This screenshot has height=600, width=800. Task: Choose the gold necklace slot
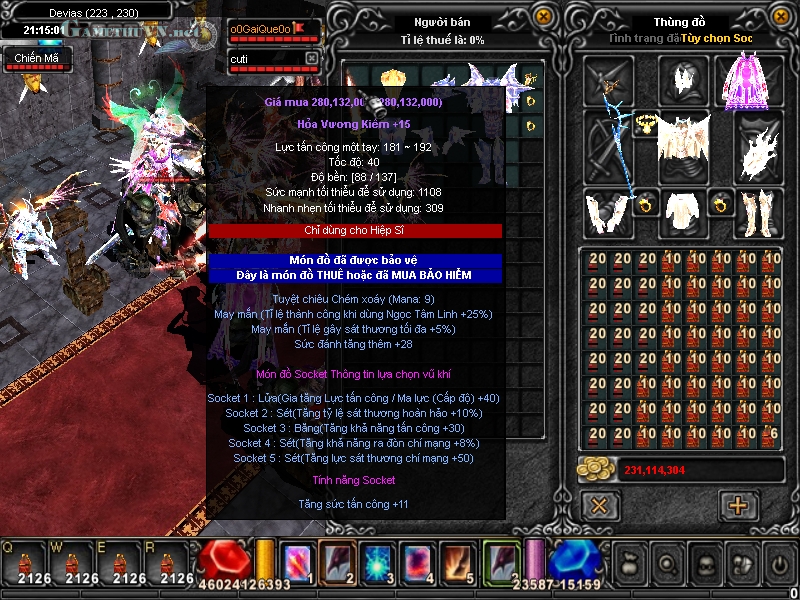pyautogui.click(x=644, y=124)
